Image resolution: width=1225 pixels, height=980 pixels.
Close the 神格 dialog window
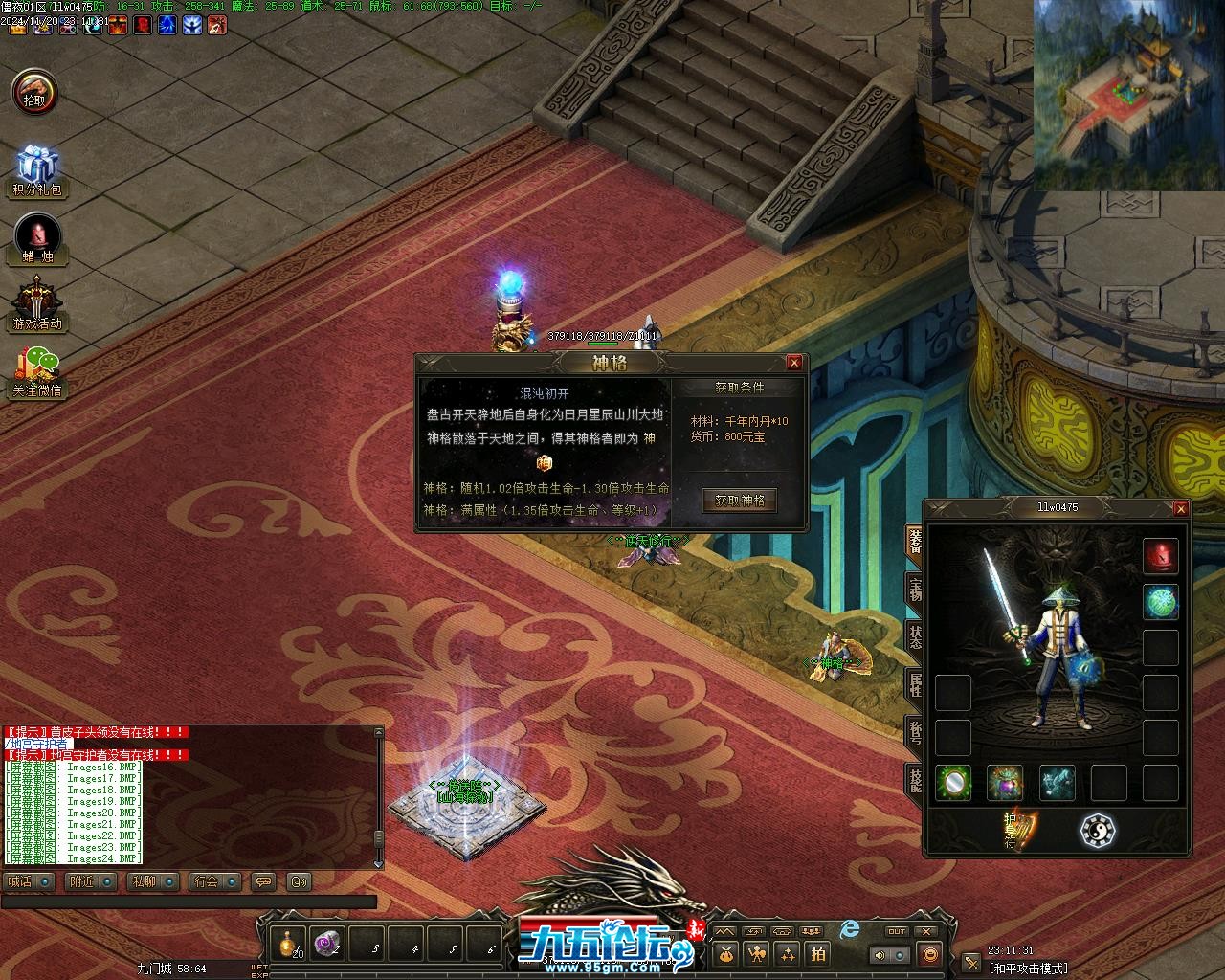(794, 363)
